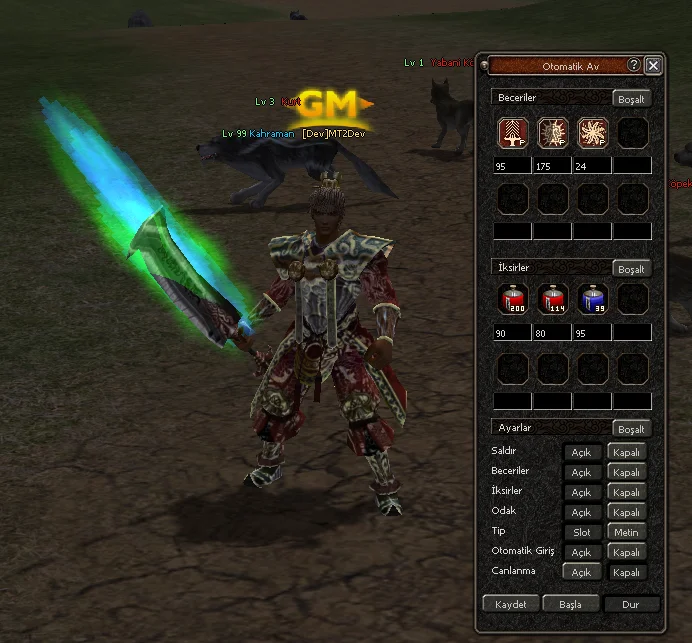
Task: Edit the skill delay field showing 175
Action: point(552,166)
